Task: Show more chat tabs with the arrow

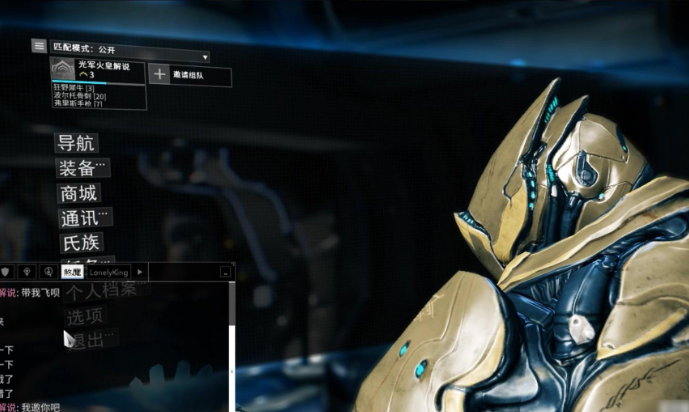Action: point(140,271)
